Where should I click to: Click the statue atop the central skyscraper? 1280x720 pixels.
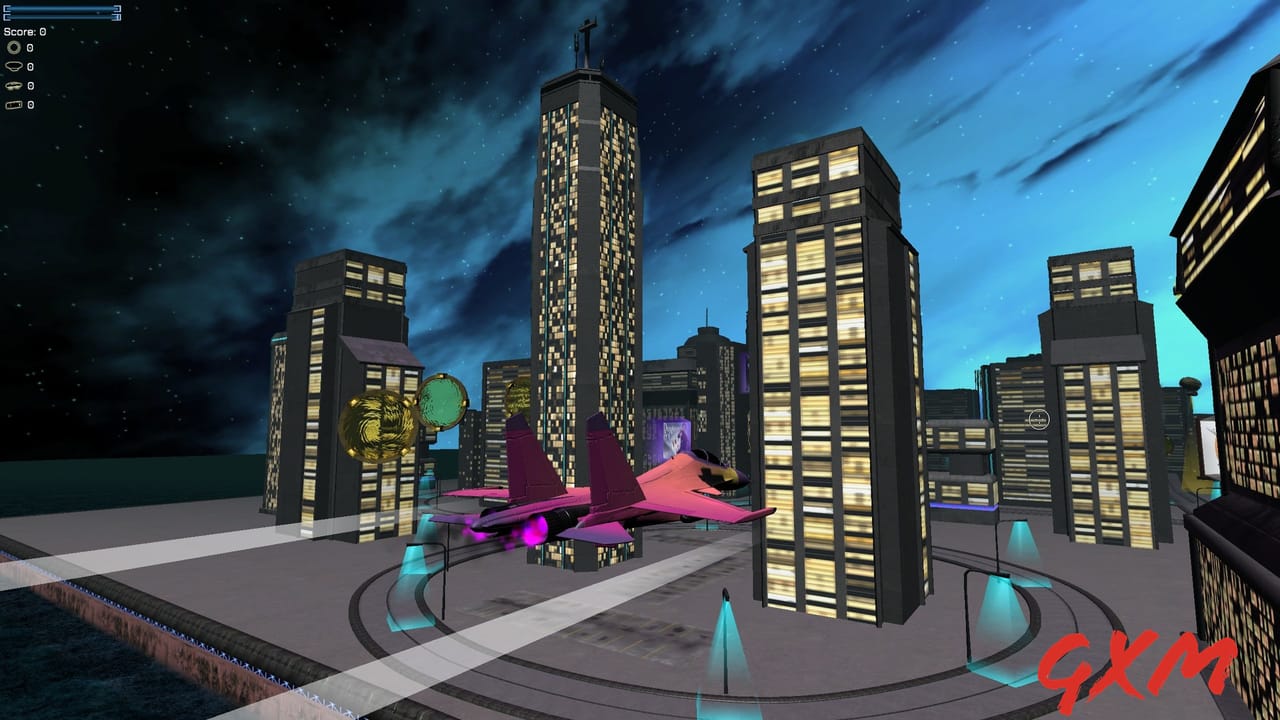584,40
